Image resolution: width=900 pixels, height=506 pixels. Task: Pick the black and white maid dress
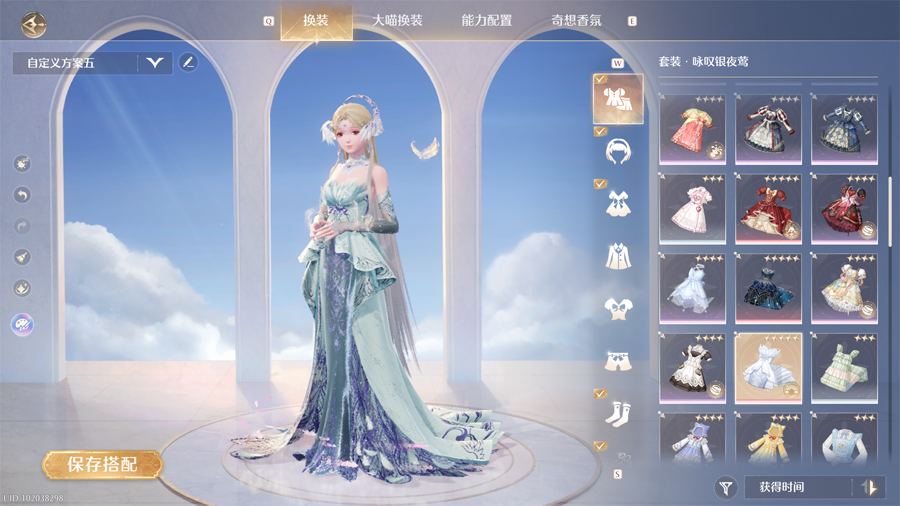692,367
